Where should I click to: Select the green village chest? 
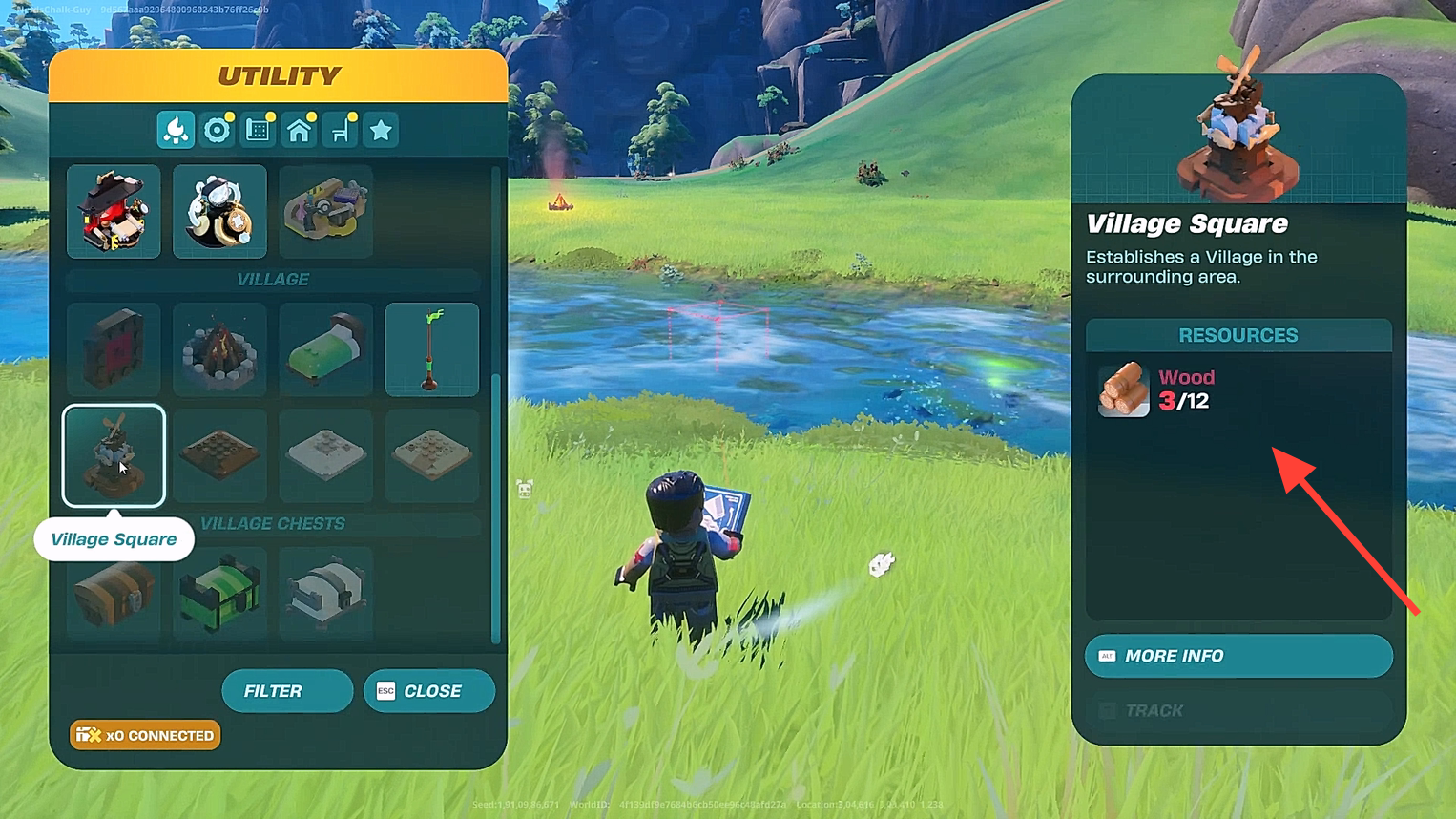[x=219, y=593]
